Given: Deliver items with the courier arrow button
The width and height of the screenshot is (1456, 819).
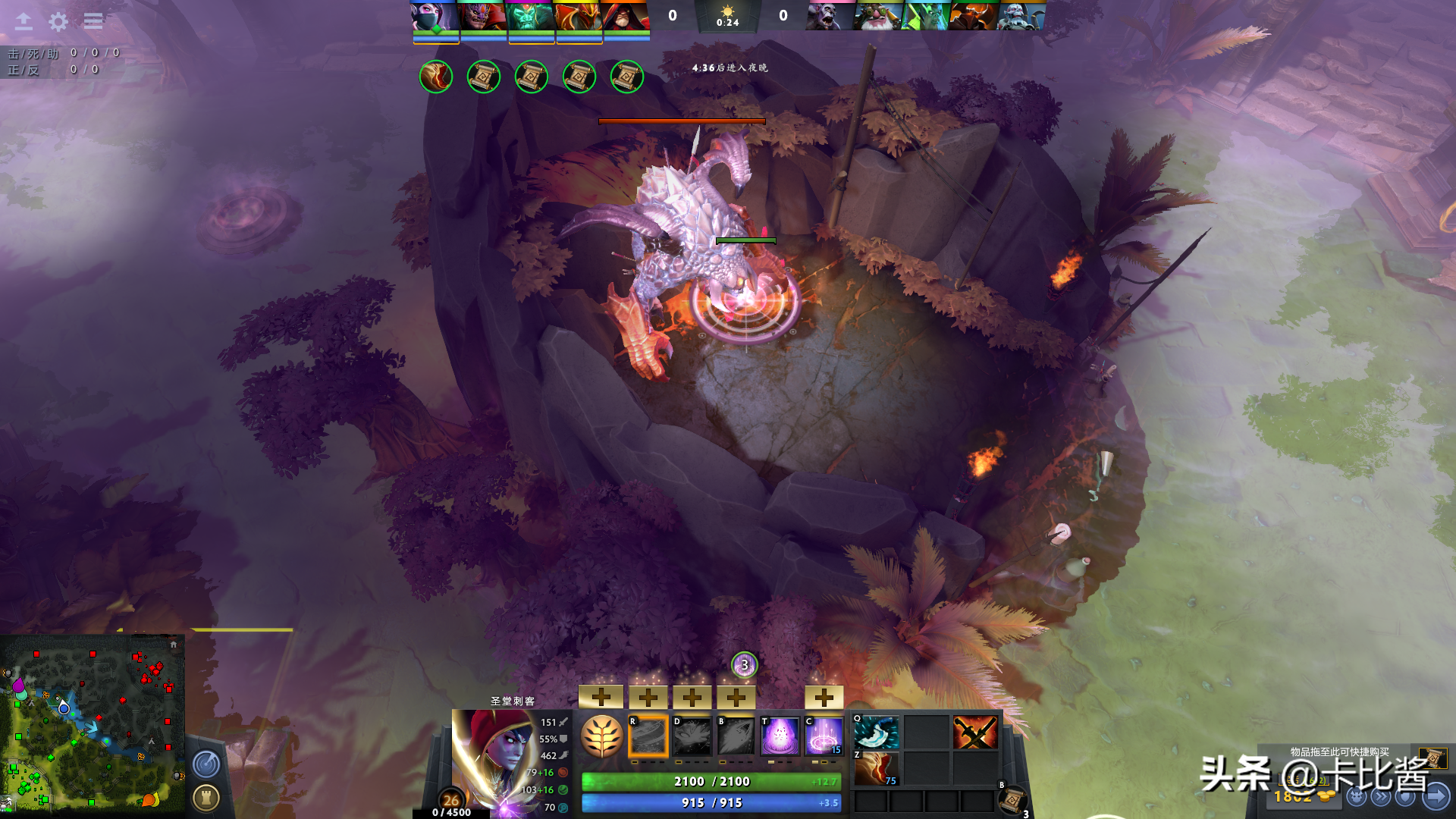Looking at the screenshot, I should [1436, 797].
